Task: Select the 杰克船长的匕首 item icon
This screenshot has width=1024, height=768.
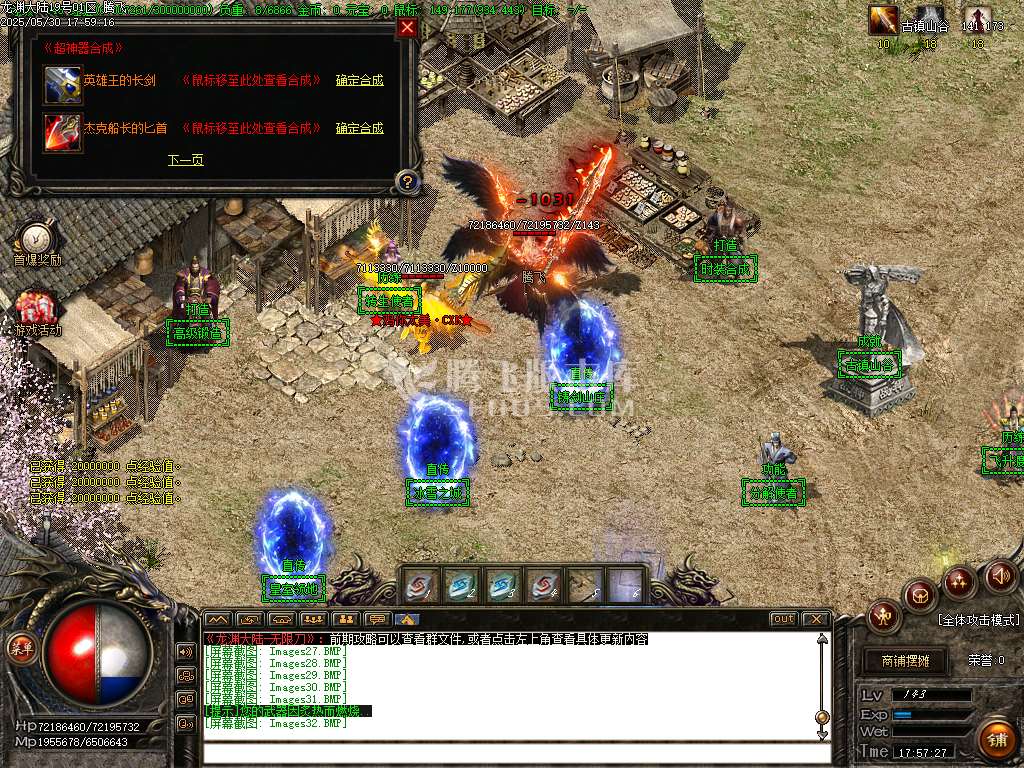Action: coord(62,130)
